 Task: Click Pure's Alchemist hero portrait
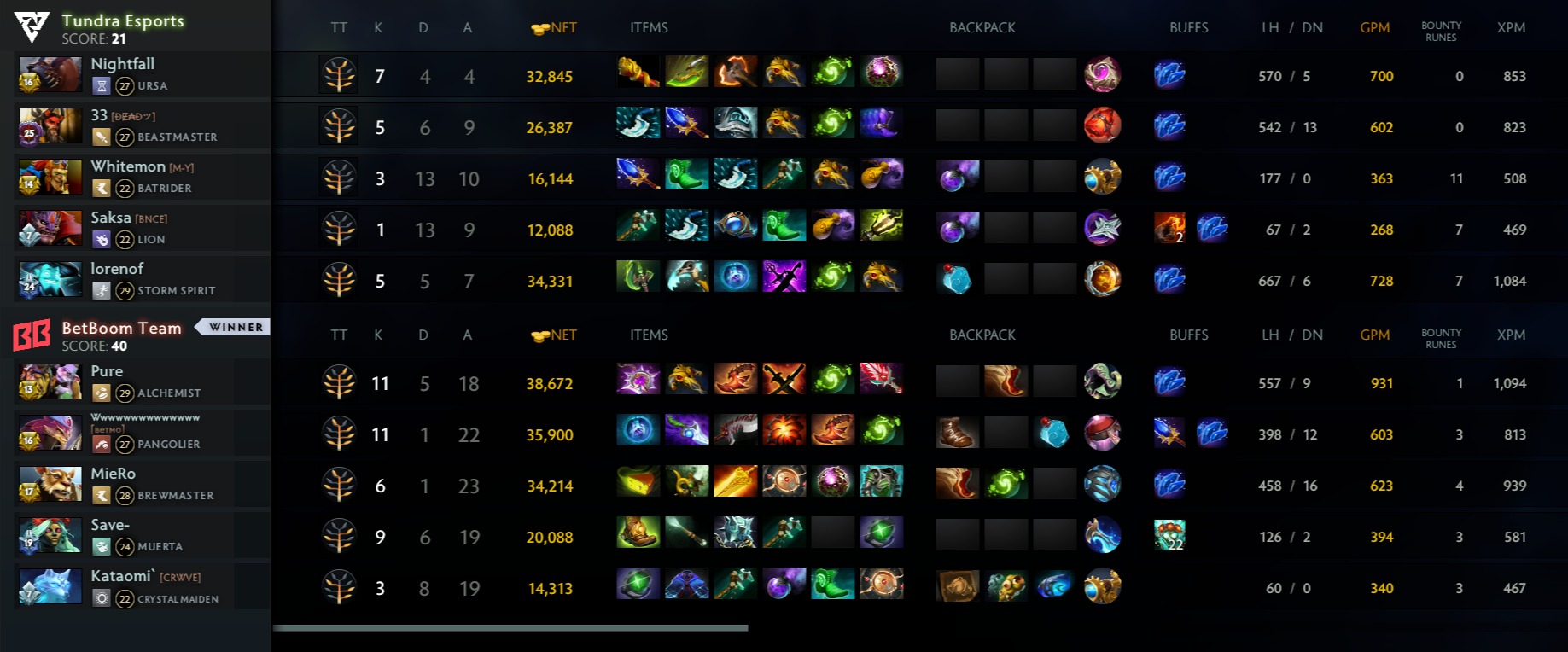click(x=50, y=382)
